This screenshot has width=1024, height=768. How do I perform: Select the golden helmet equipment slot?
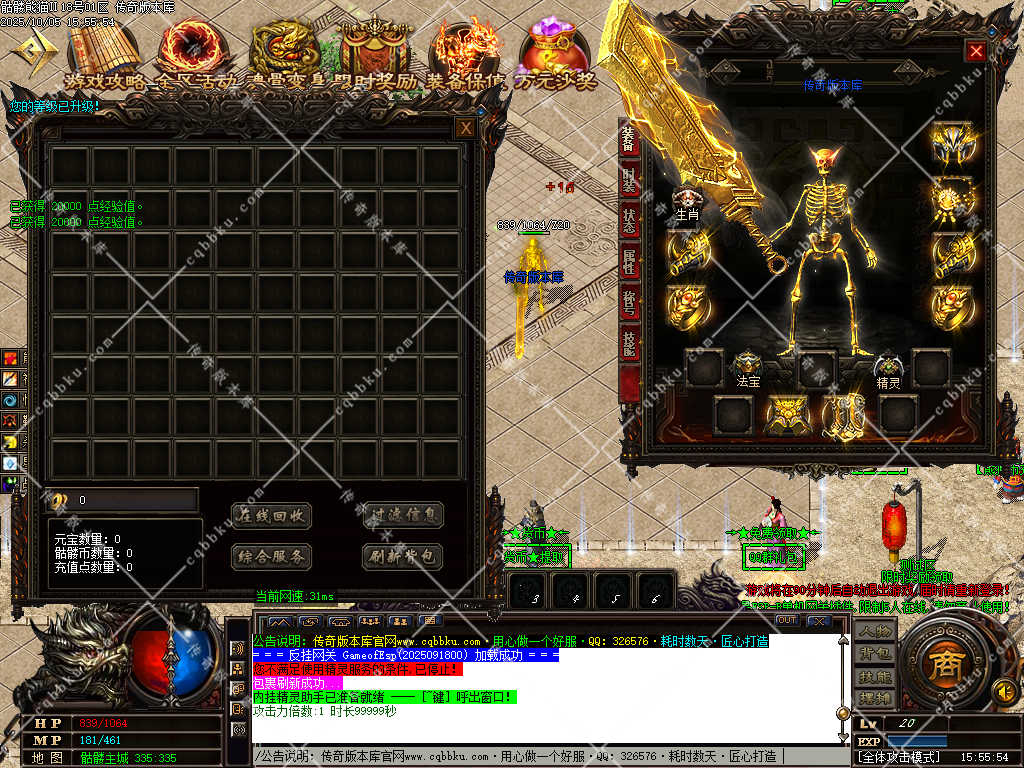952,145
